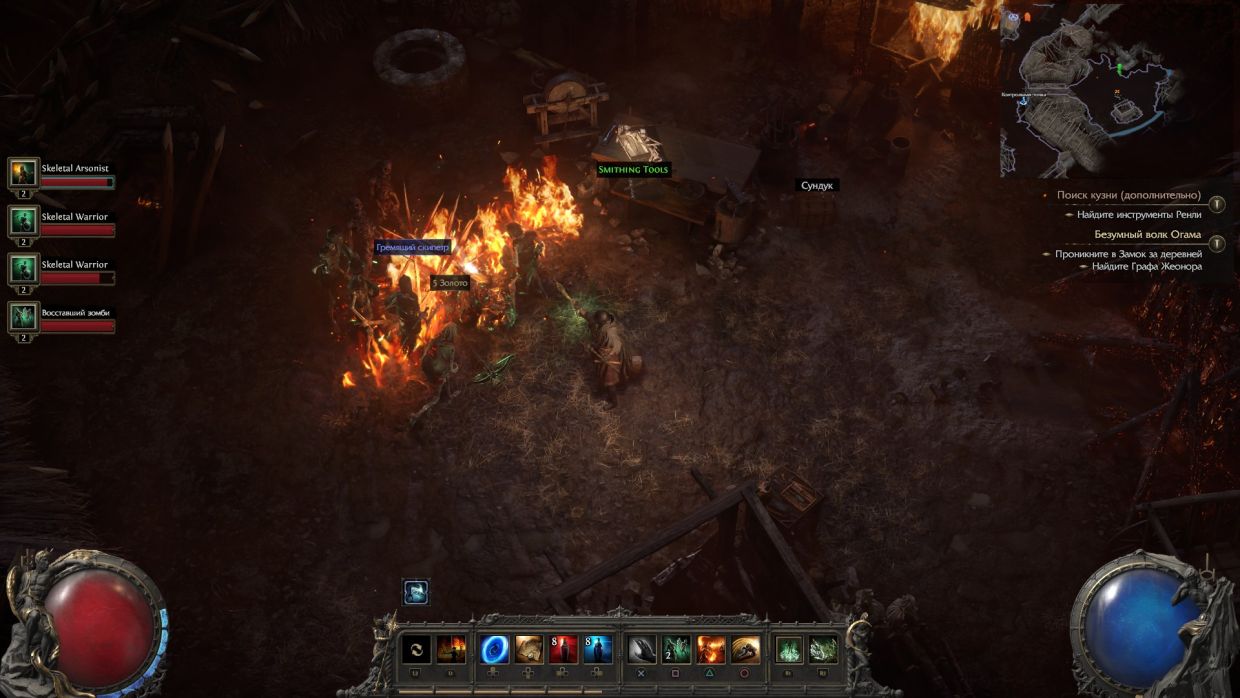Activate the green skeleton summon skill
Viewport: 1240px width, 698px height.
[677, 650]
